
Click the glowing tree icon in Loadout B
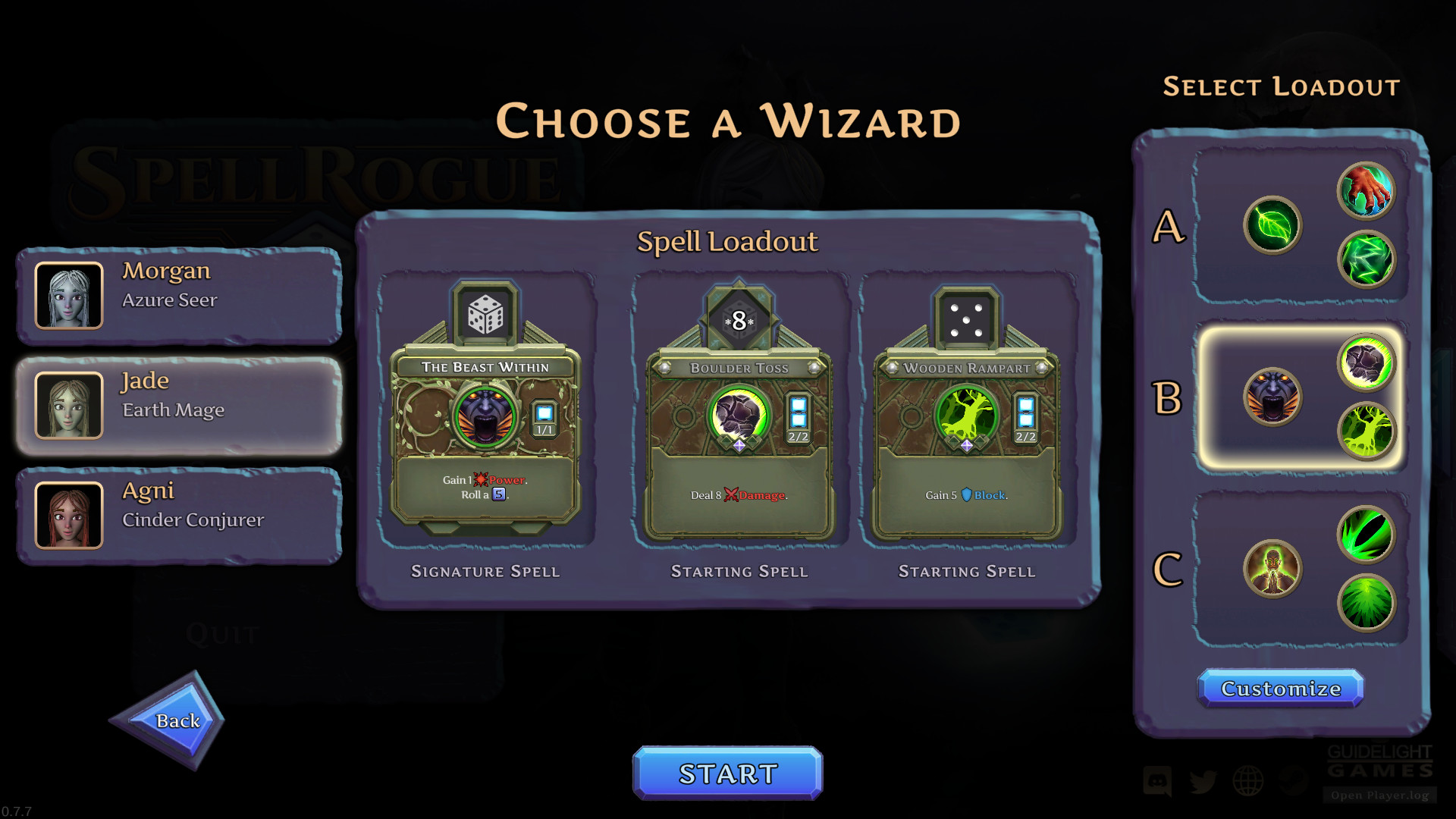pyautogui.click(x=1367, y=431)
